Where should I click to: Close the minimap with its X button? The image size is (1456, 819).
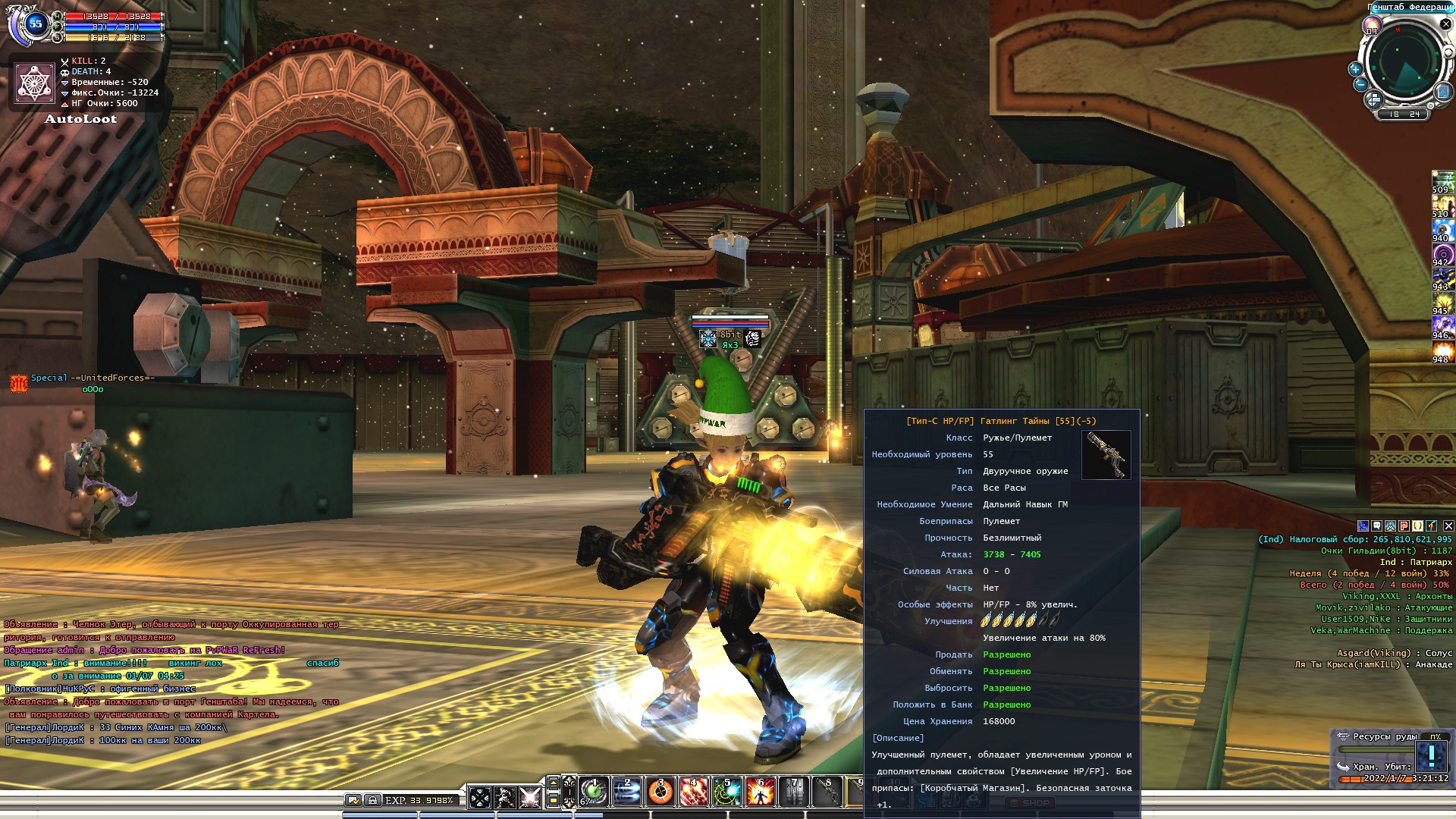[1445, 24]
